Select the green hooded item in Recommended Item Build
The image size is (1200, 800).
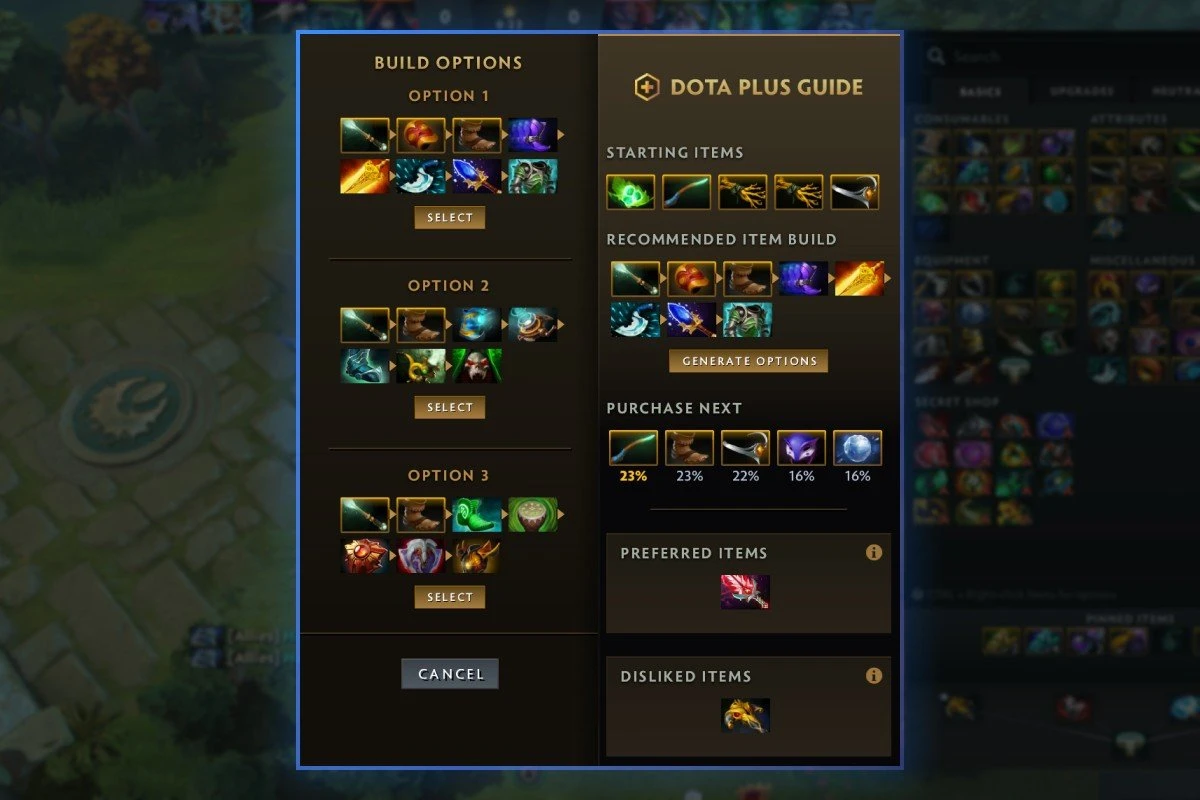pyautogui.click(x=747, y=320)
